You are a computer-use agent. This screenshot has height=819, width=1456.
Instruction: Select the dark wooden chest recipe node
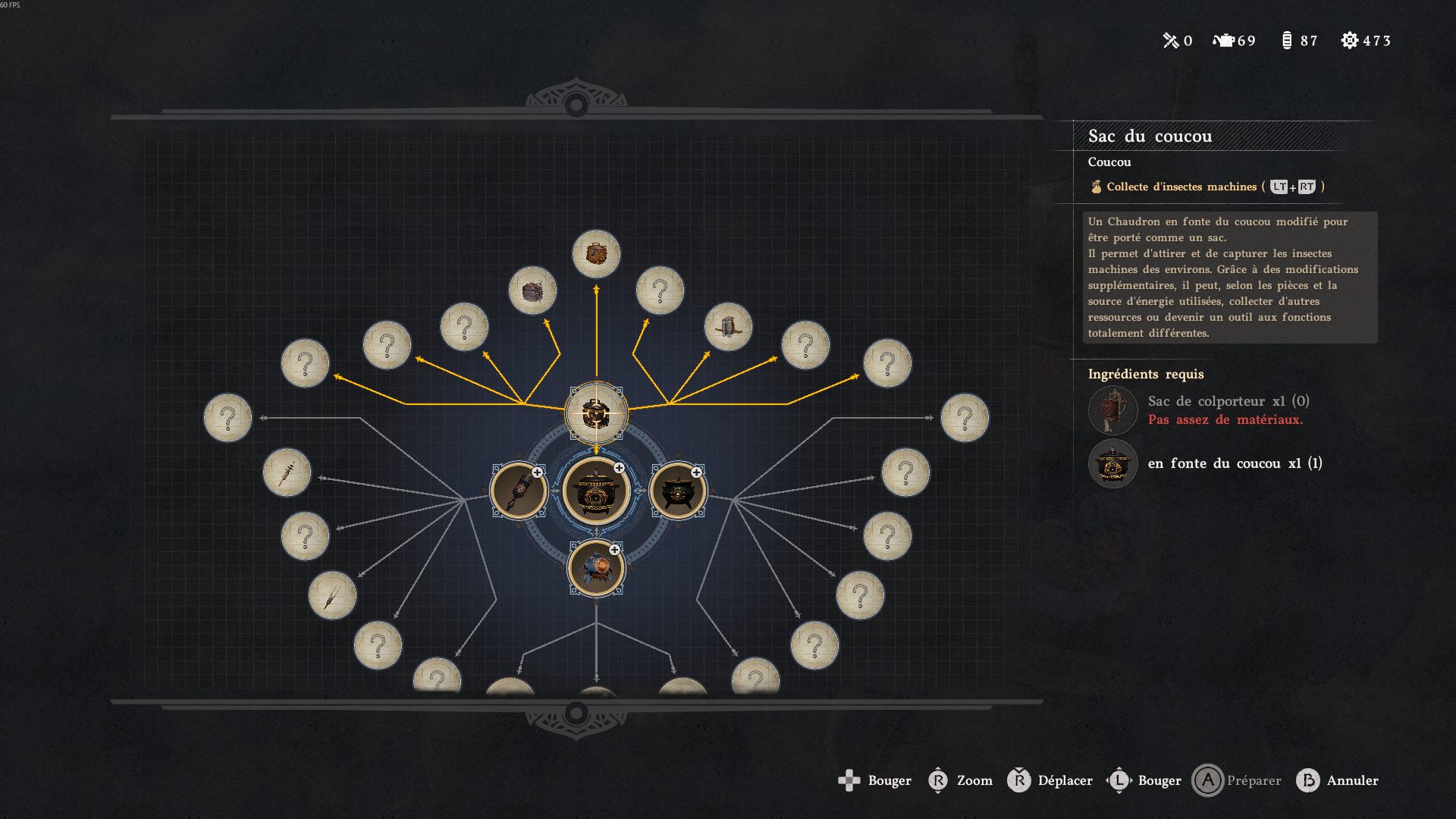click(x=532, y=290)
